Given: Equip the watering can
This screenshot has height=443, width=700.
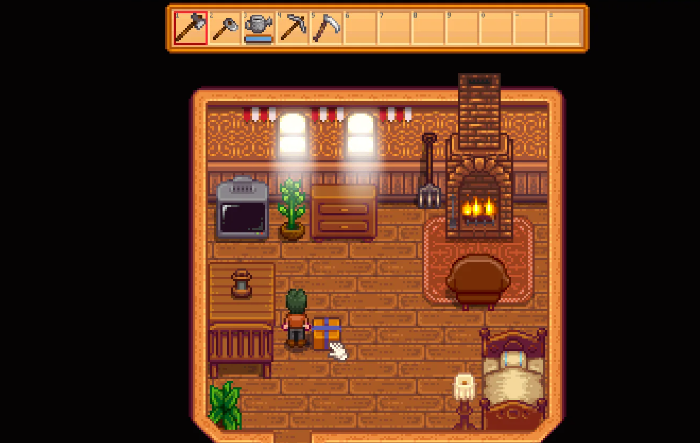Looking at the screenshot, I should point(259,28).
